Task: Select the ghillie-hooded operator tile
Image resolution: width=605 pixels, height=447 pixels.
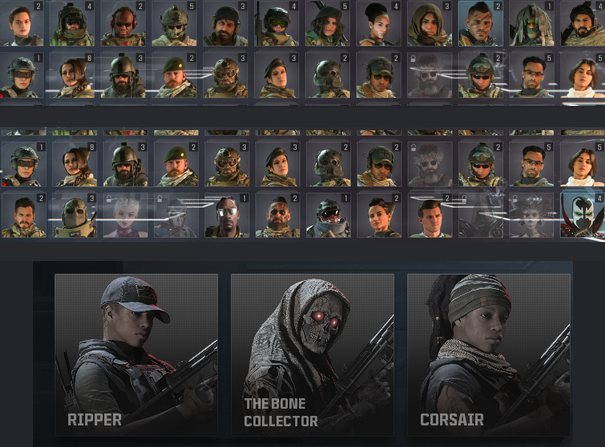Action: [x=531, y=24]
